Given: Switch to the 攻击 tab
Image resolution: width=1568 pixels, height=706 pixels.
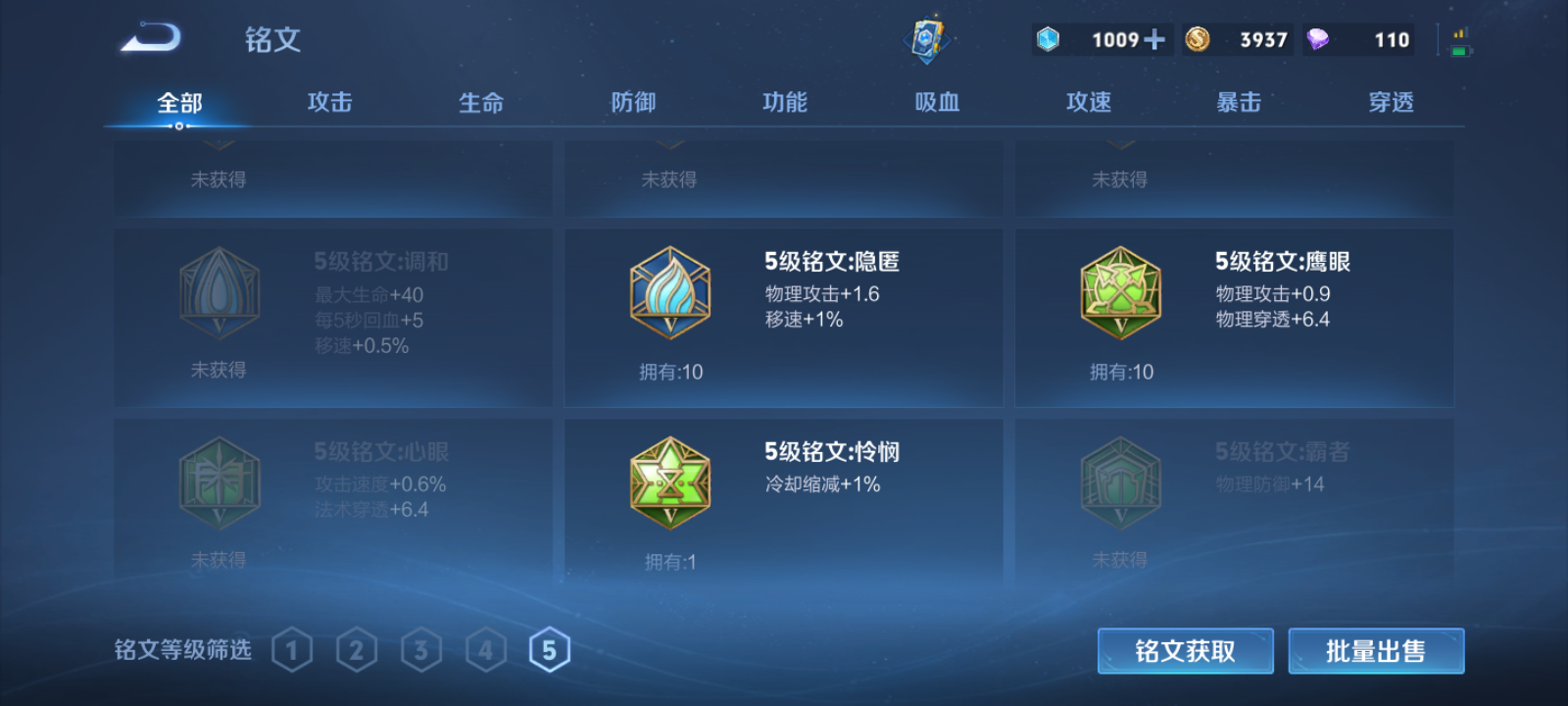Looking at the screenshot, I should (327, 101).
